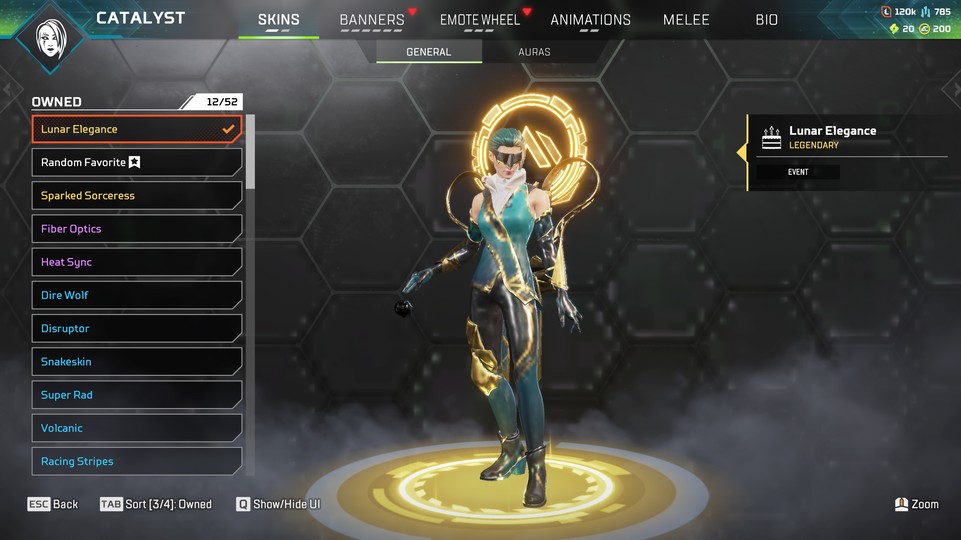
Task: Choose the Dire Wolf skin
Action: coord(137,295)
